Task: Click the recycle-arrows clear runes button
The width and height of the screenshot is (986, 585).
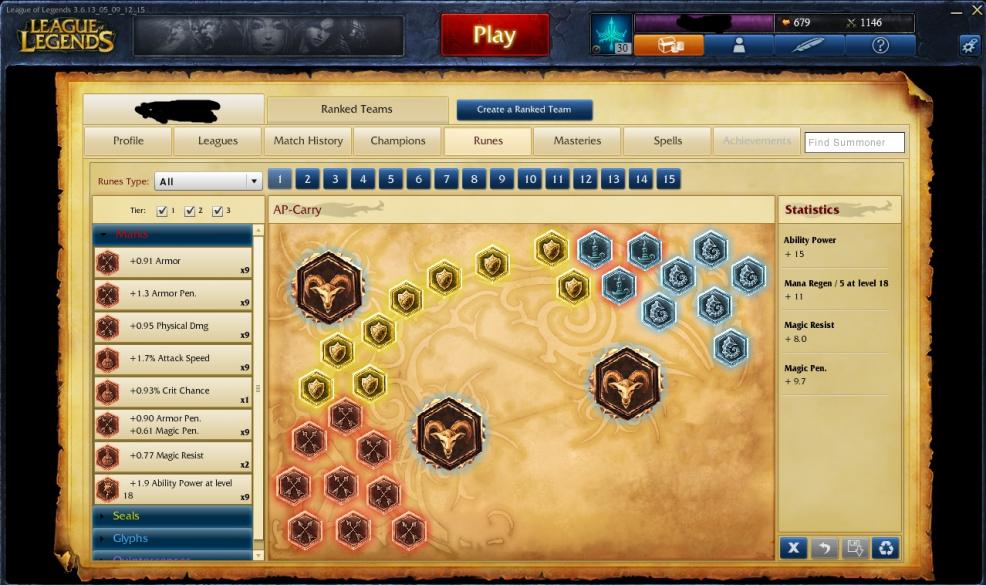Action: (x=885, y=548)
